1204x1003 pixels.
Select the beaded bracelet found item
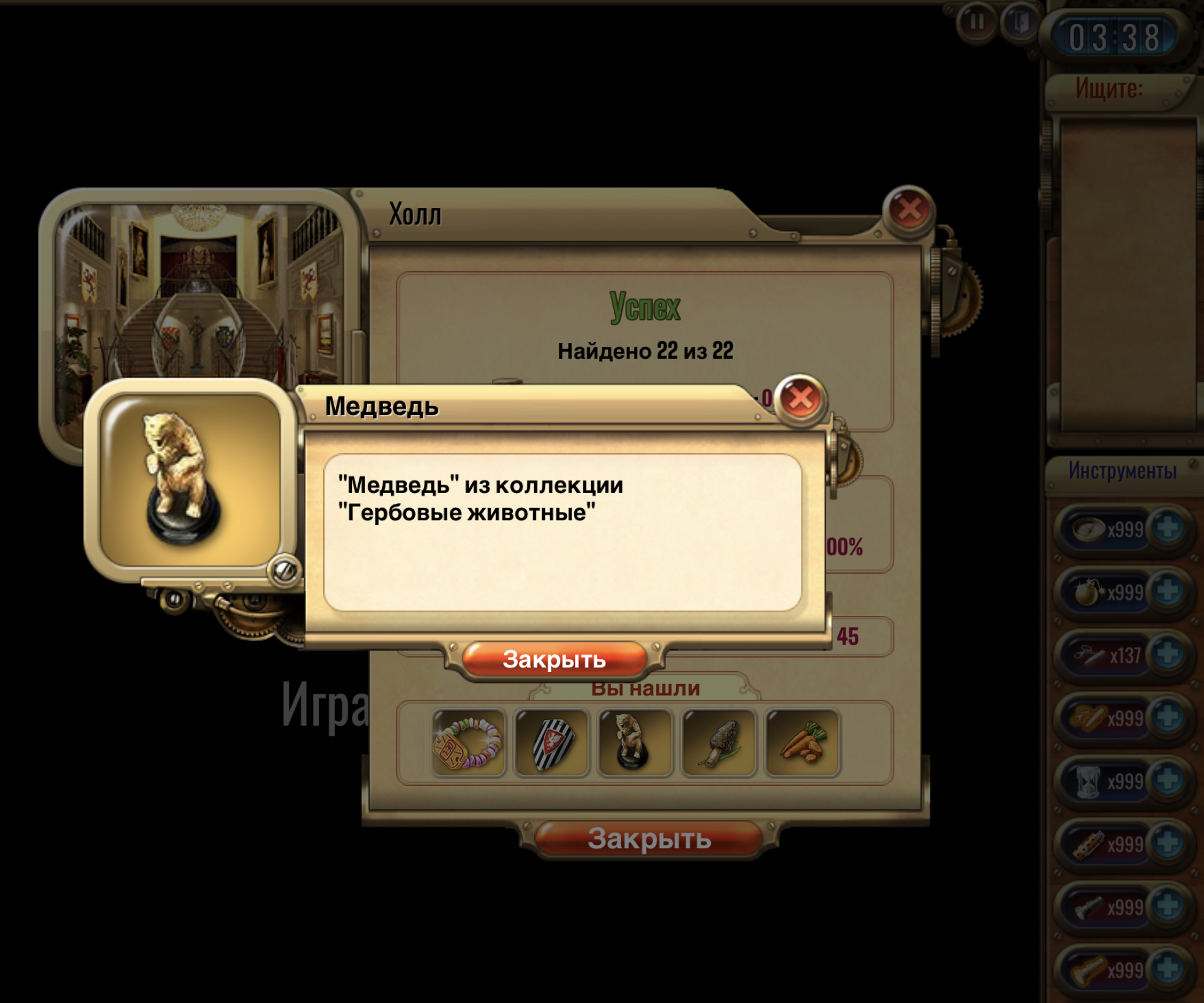tap(468, 742)
